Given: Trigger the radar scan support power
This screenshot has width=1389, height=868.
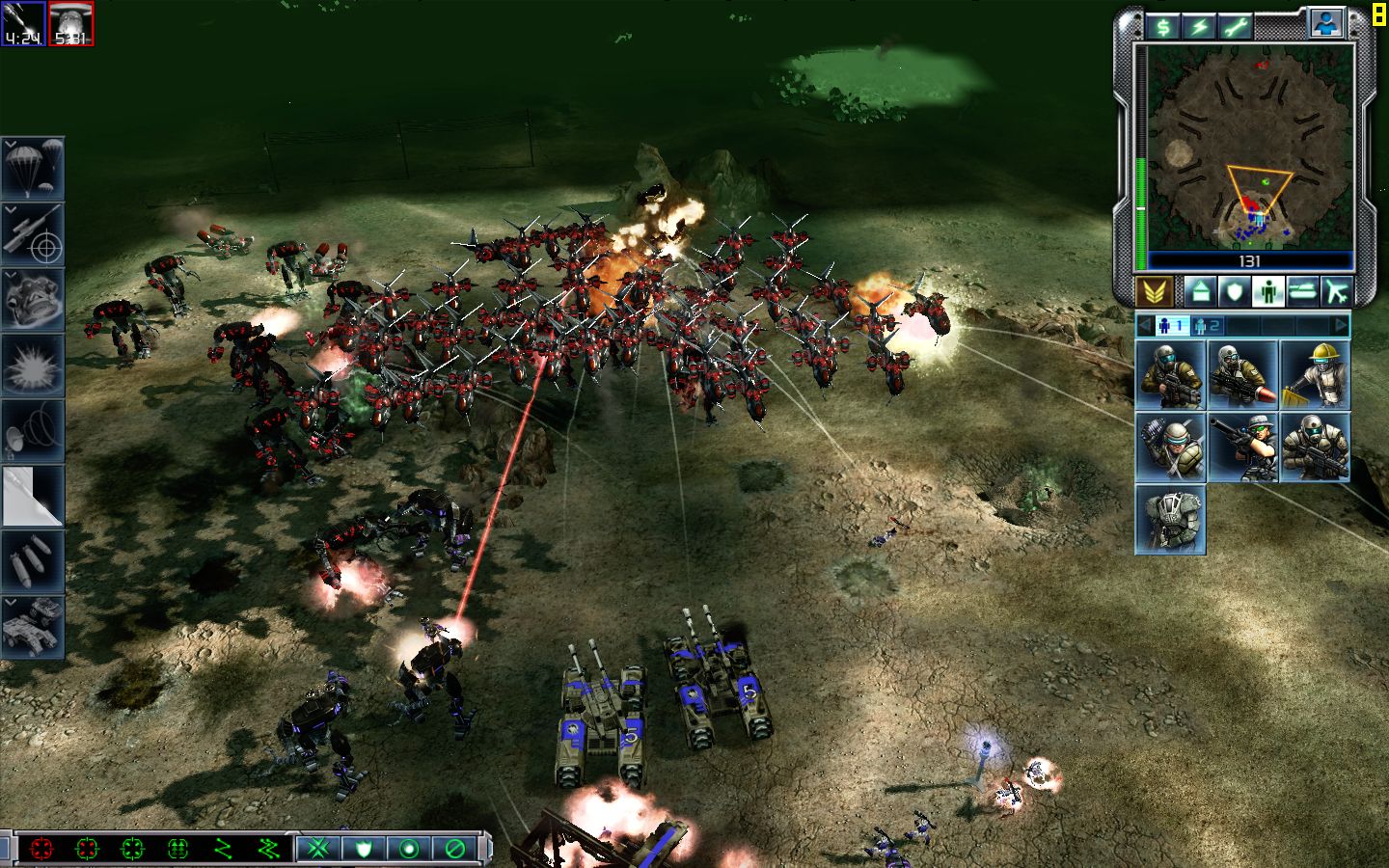Looking at the screenshot, I should [33, 430].
